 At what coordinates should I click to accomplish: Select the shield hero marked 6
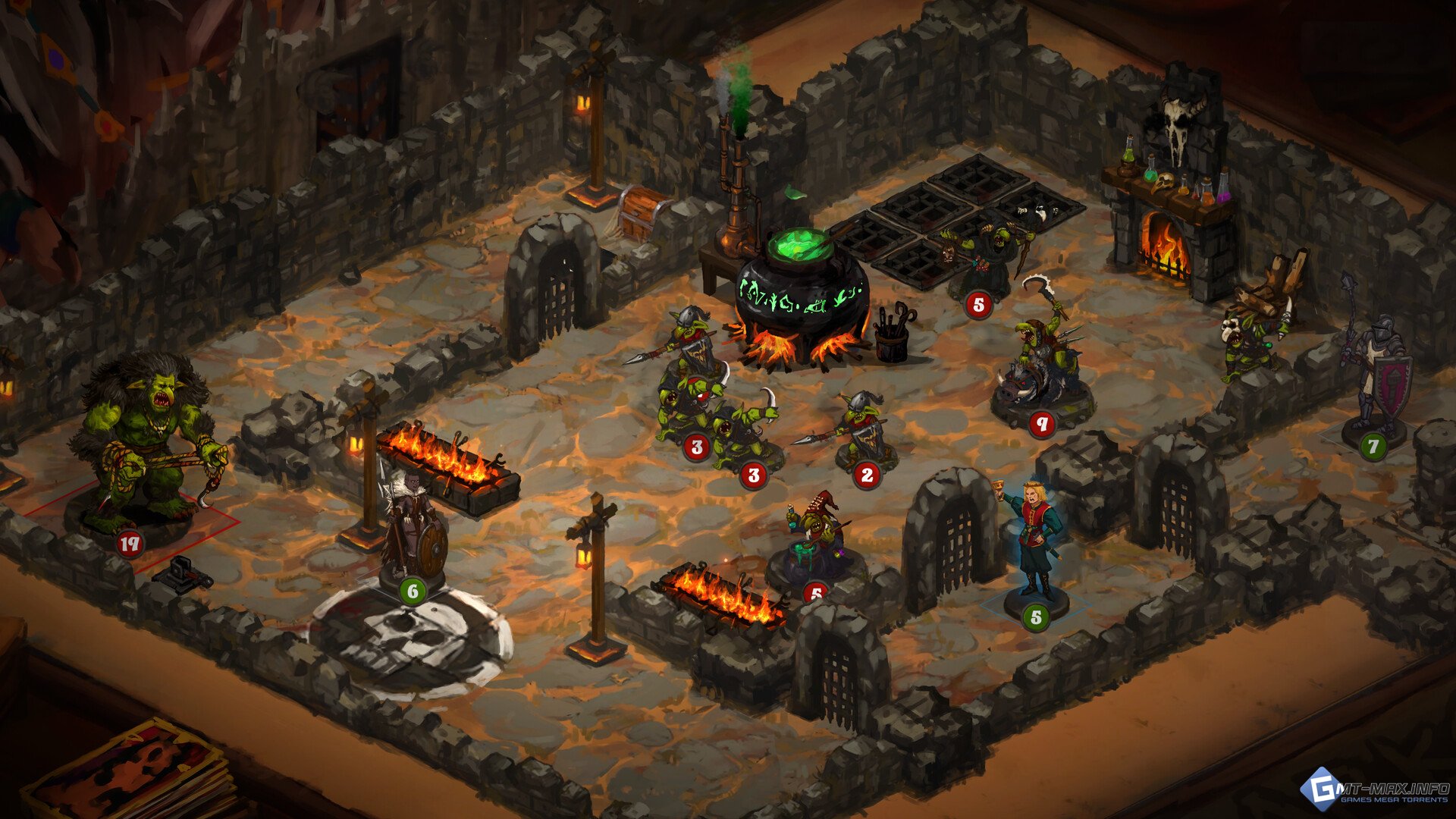click(x=413, y=531)
